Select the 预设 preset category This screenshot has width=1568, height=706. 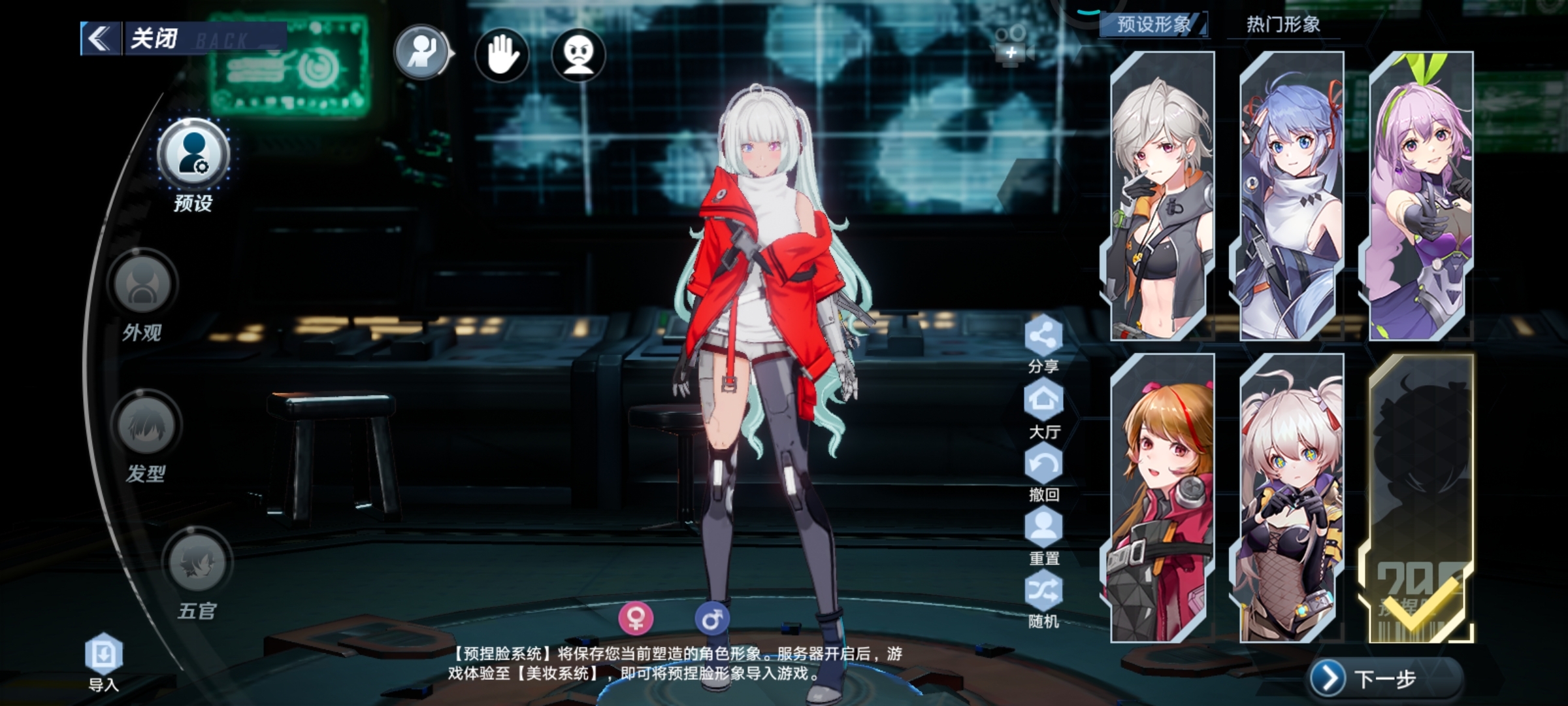pos(193,156)
